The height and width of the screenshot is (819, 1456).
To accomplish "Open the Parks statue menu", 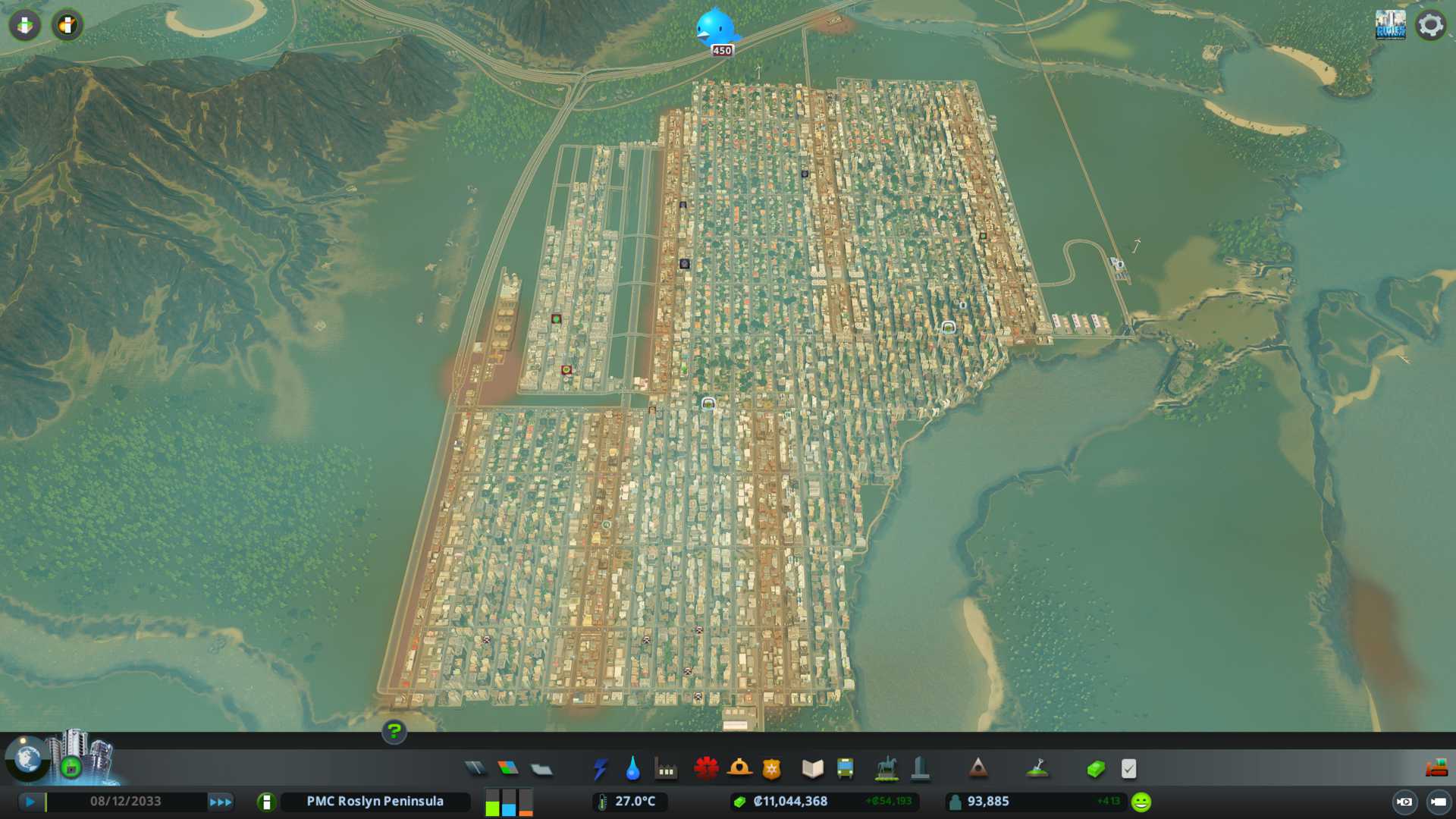I will 886,769.
